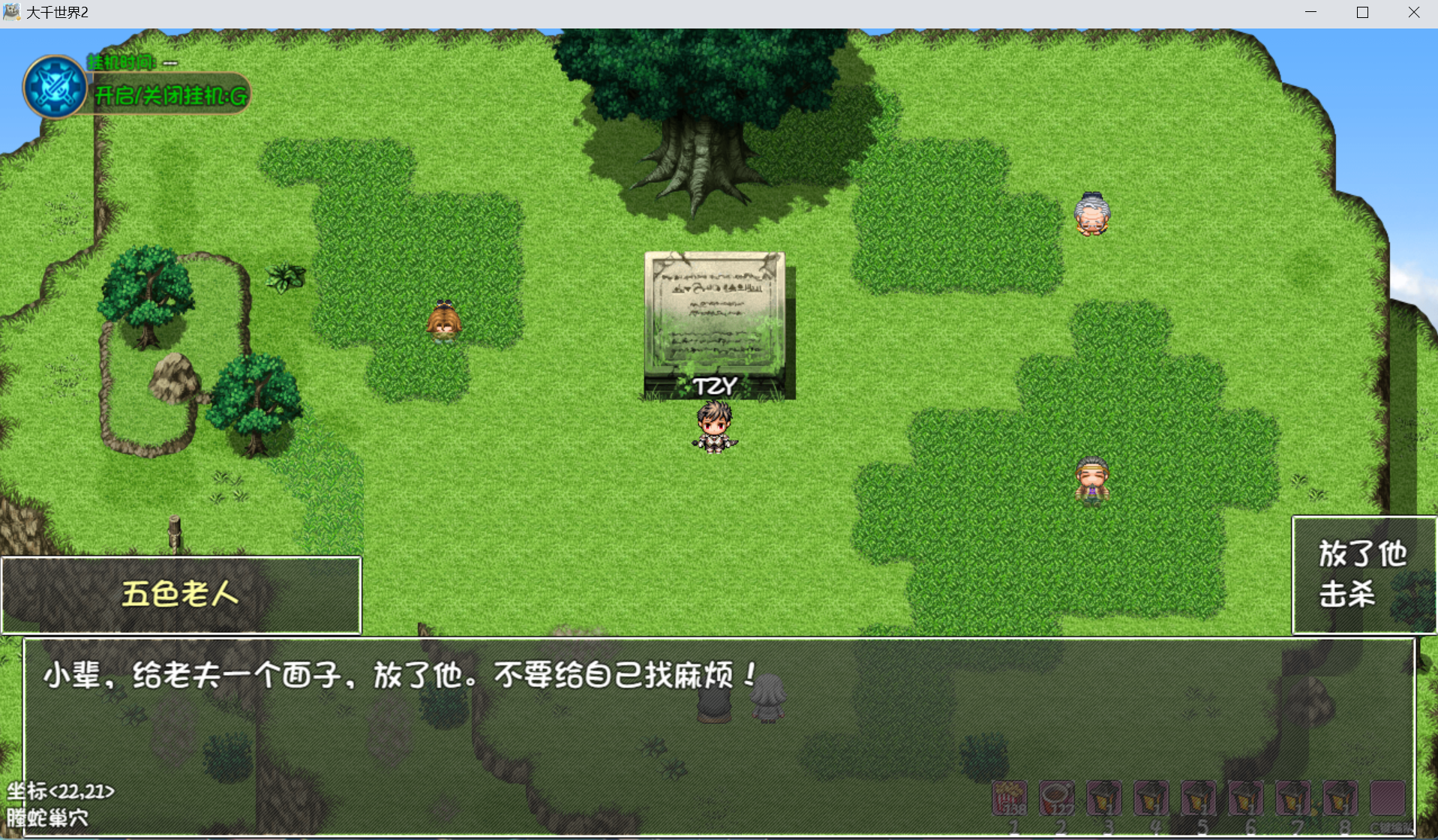
Task: Use the lantern in hotbar slot 3
Action: point(1106,797)
